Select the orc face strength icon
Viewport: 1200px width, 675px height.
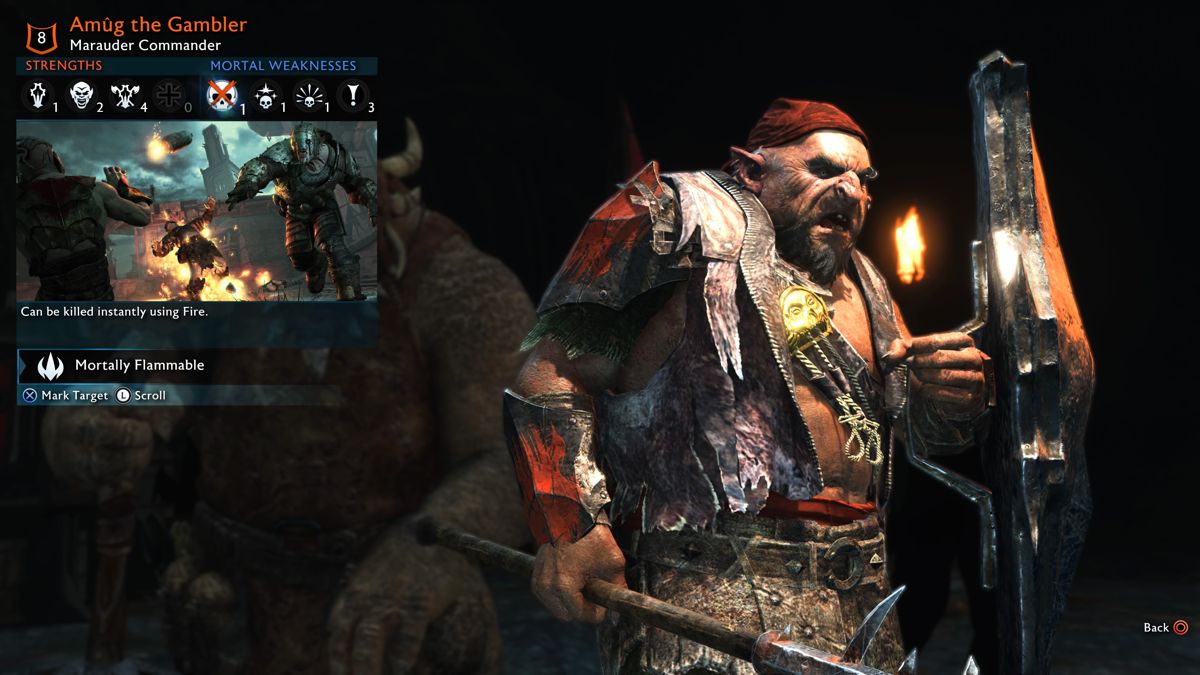click(x=82, y=96)
